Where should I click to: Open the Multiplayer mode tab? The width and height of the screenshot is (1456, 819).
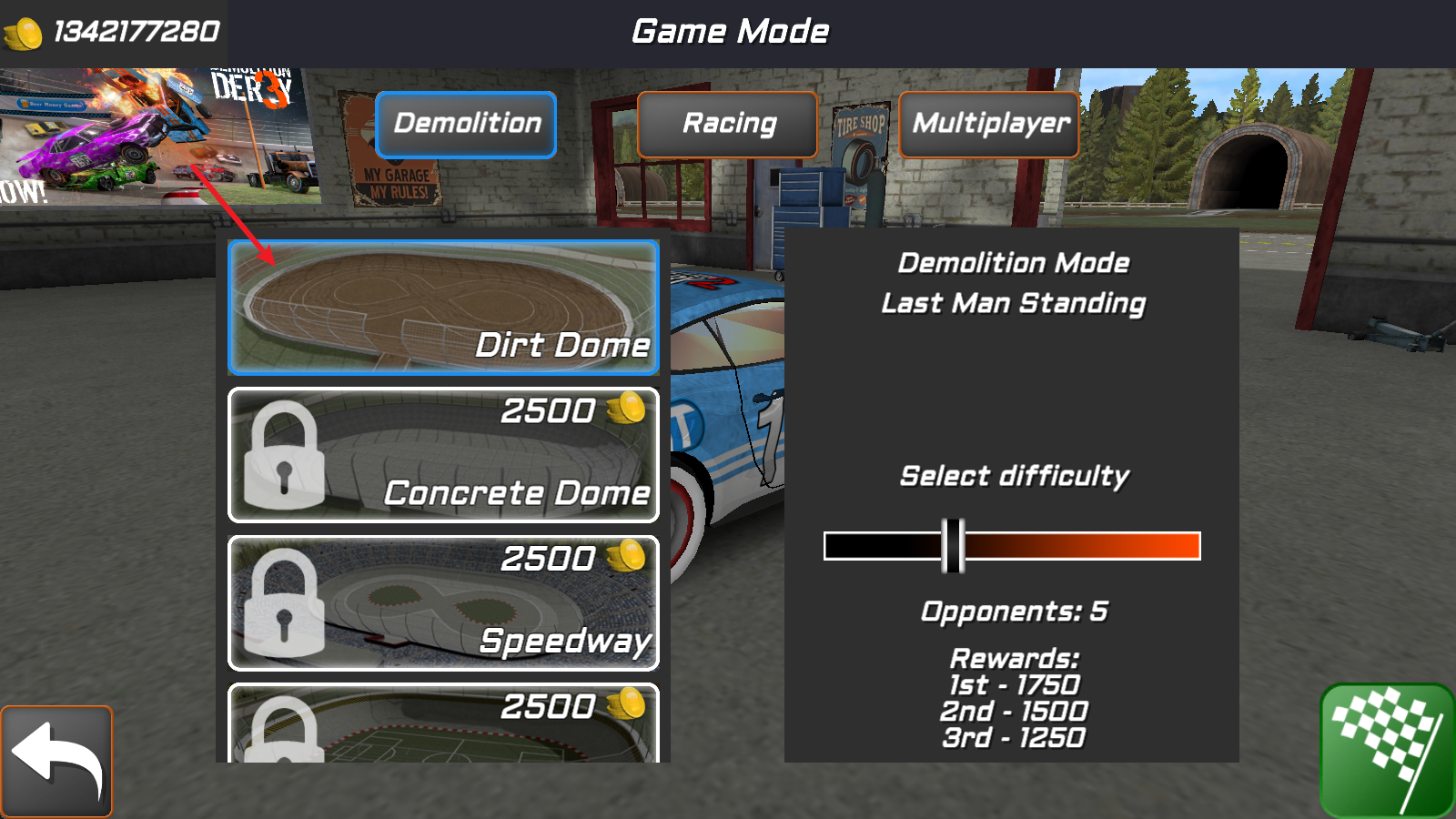[x=989, y=125]
